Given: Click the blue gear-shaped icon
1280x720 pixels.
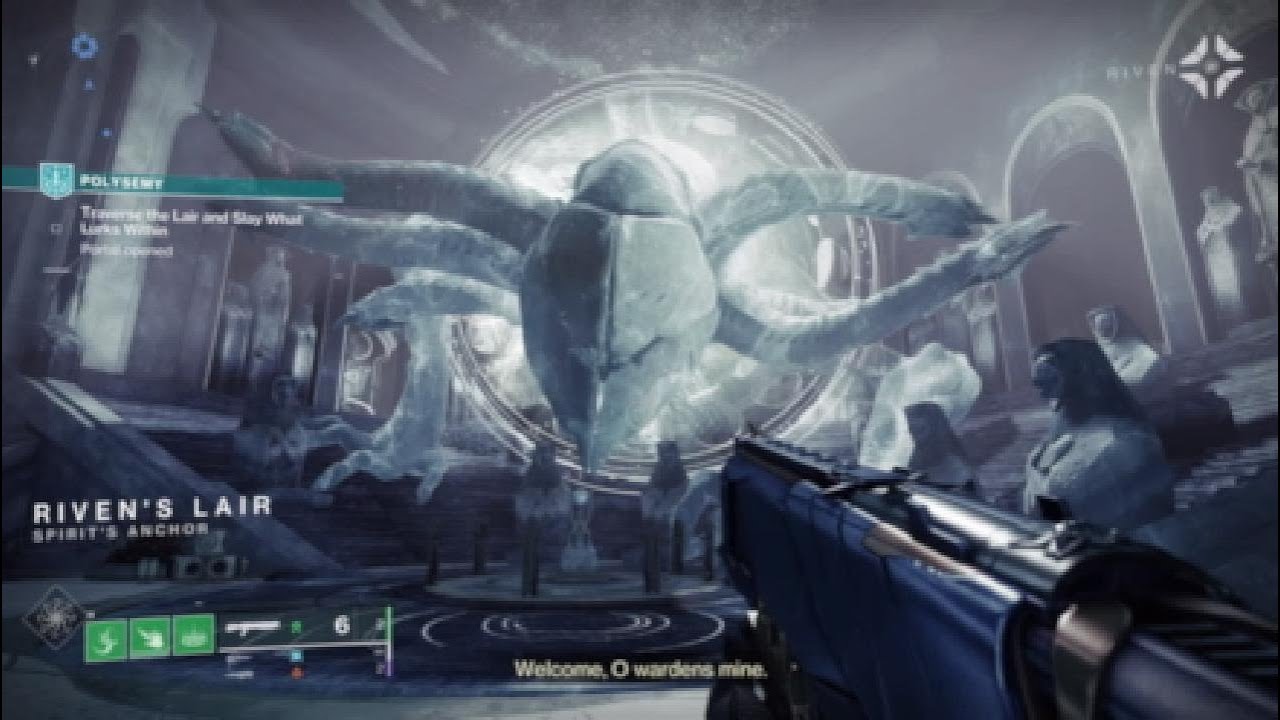Looking at the screenshot, I should [86, 46].
